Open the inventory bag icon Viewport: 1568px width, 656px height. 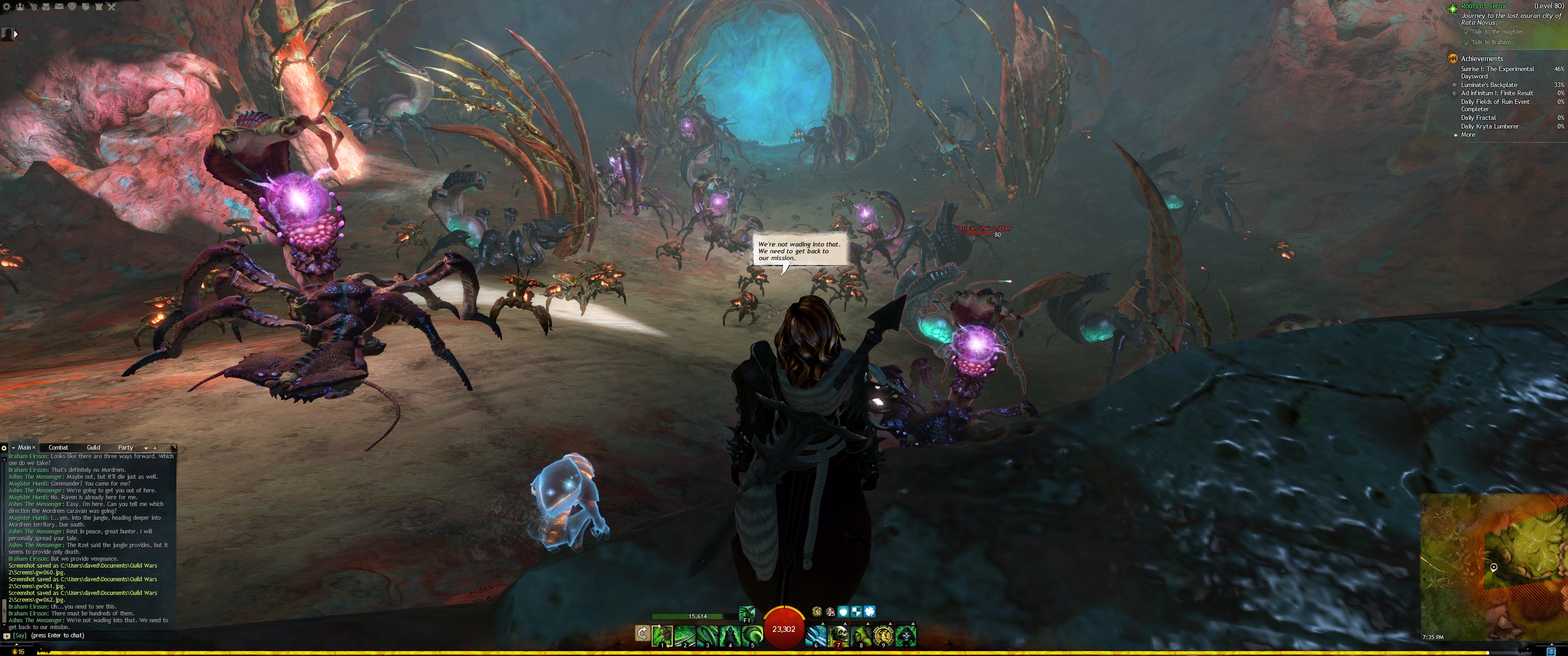tap(46, 7)
